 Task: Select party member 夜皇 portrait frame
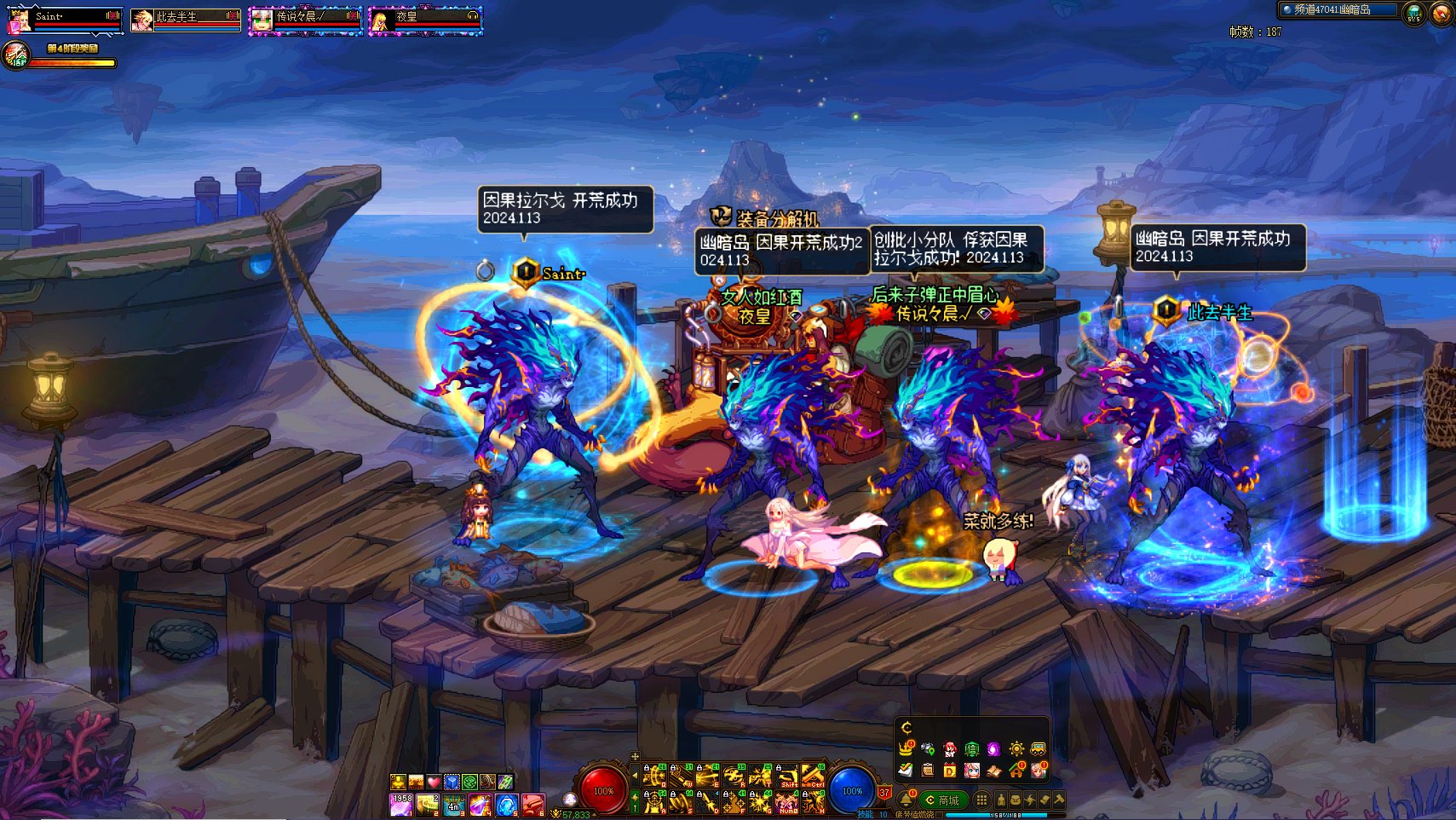coord(424,20)
